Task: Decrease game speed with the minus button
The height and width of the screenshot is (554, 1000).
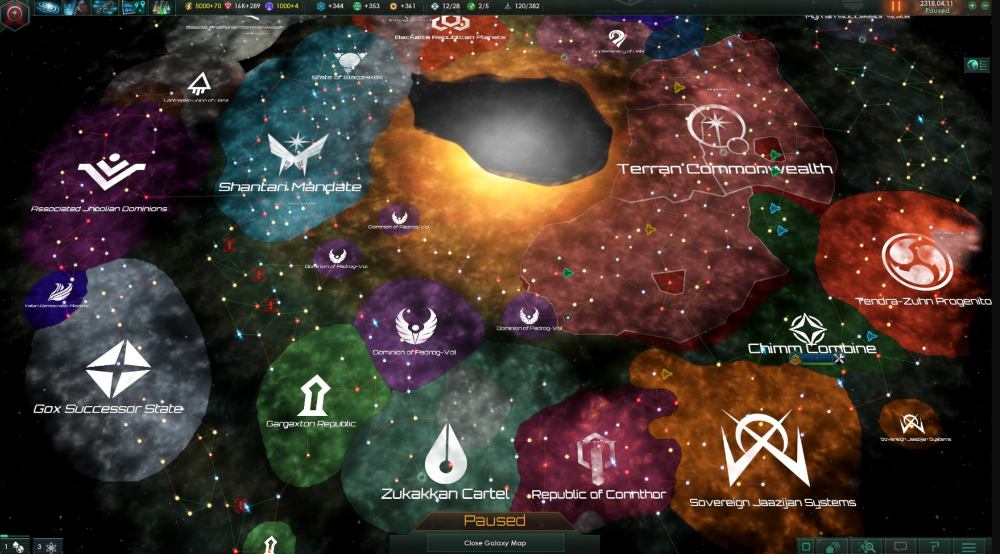Action: tap(984, 6)
